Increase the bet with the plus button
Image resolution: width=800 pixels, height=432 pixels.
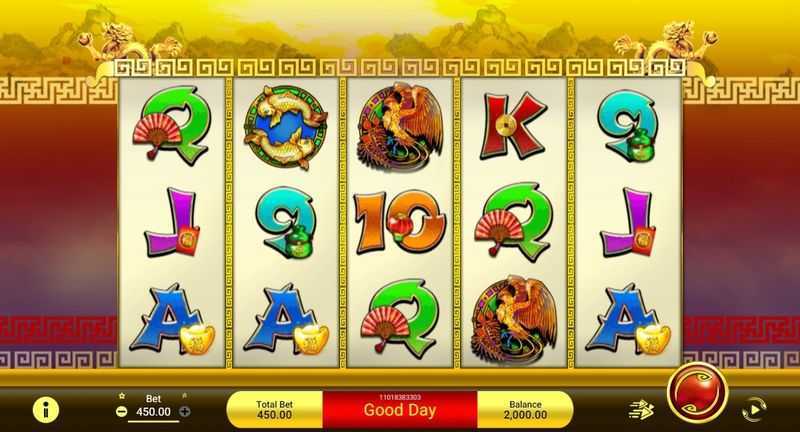point(185,411)
